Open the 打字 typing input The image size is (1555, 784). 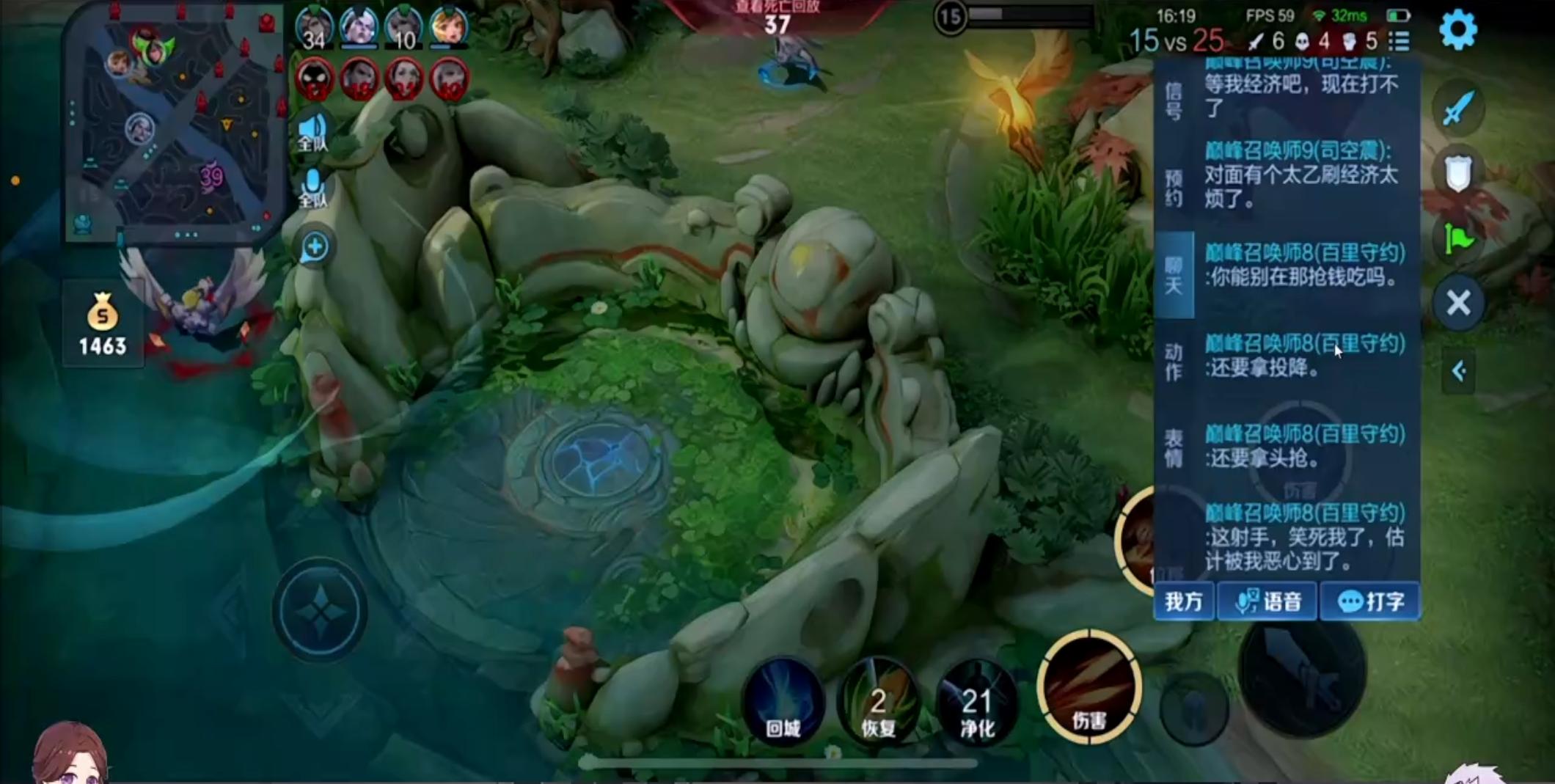coord(1369,601)
